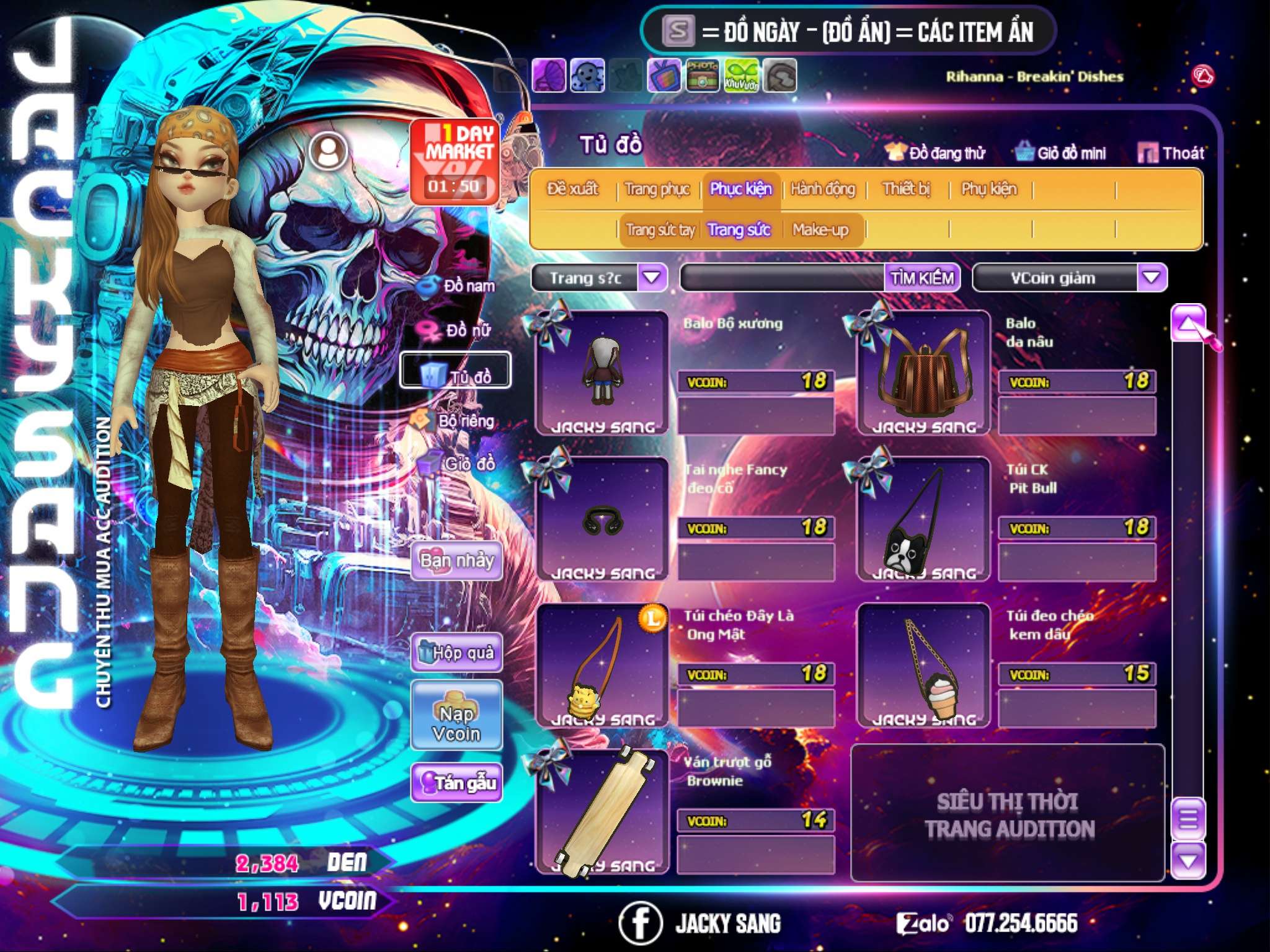Choose the Ván trượt gỗ Brownie skateboard

(602, 812)
